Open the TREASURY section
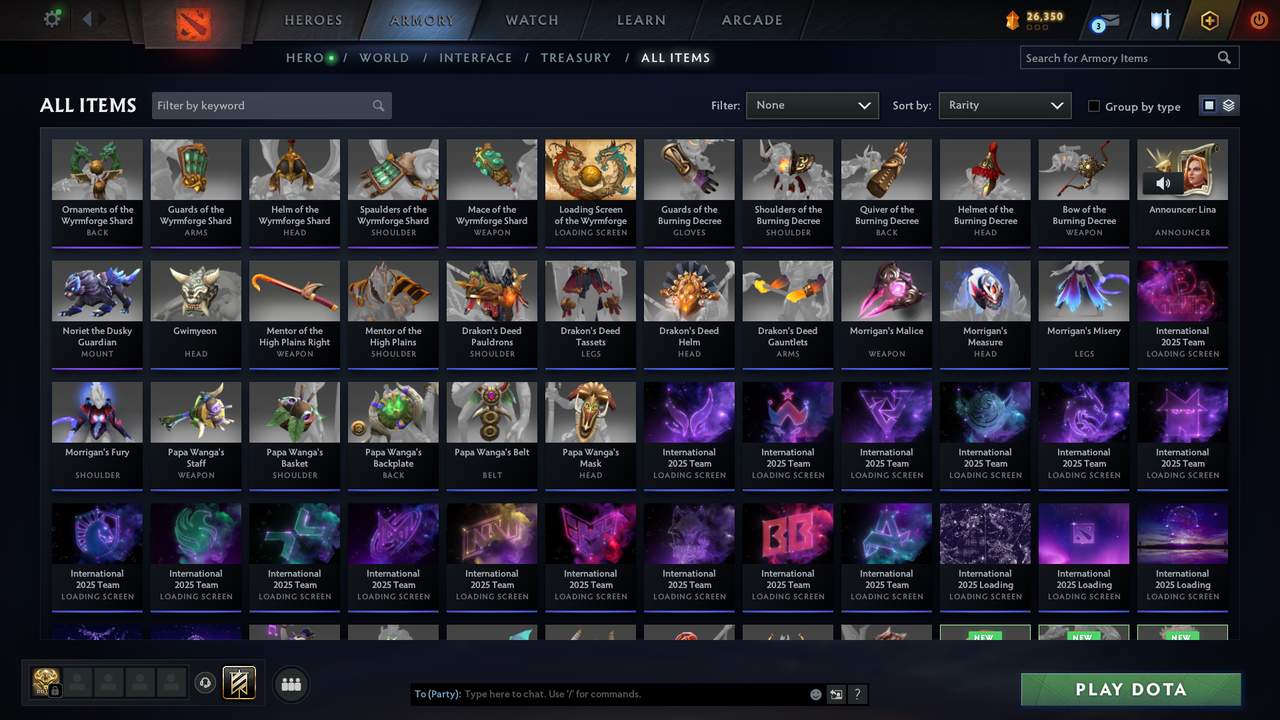 pos(575,57)
